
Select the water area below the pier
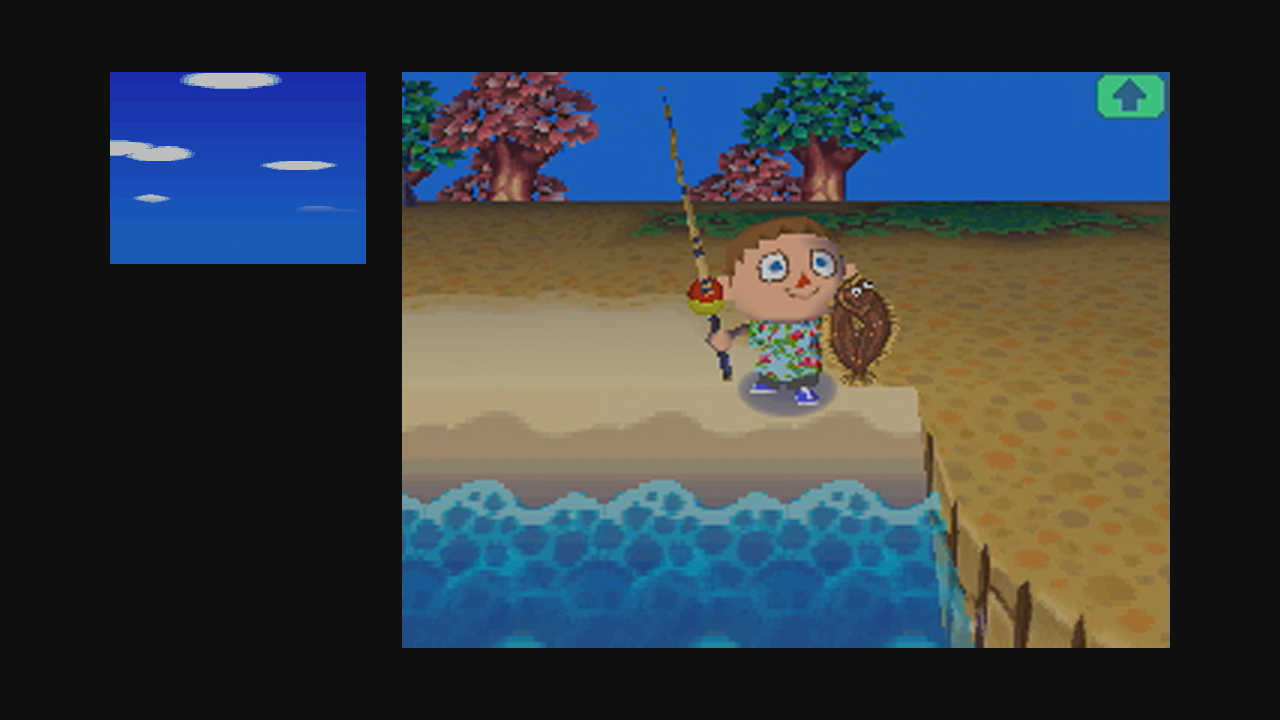(650, 570)
